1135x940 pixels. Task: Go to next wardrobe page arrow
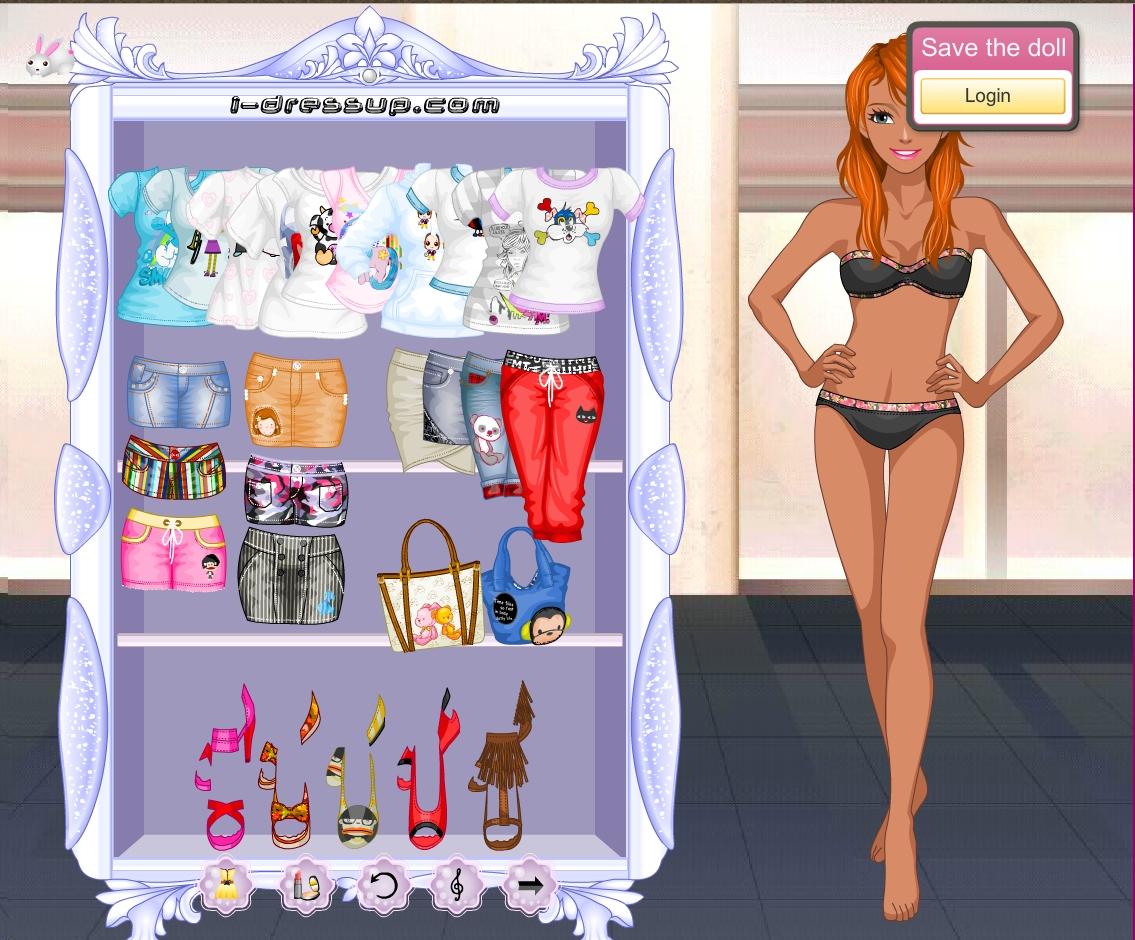(530, 885)
